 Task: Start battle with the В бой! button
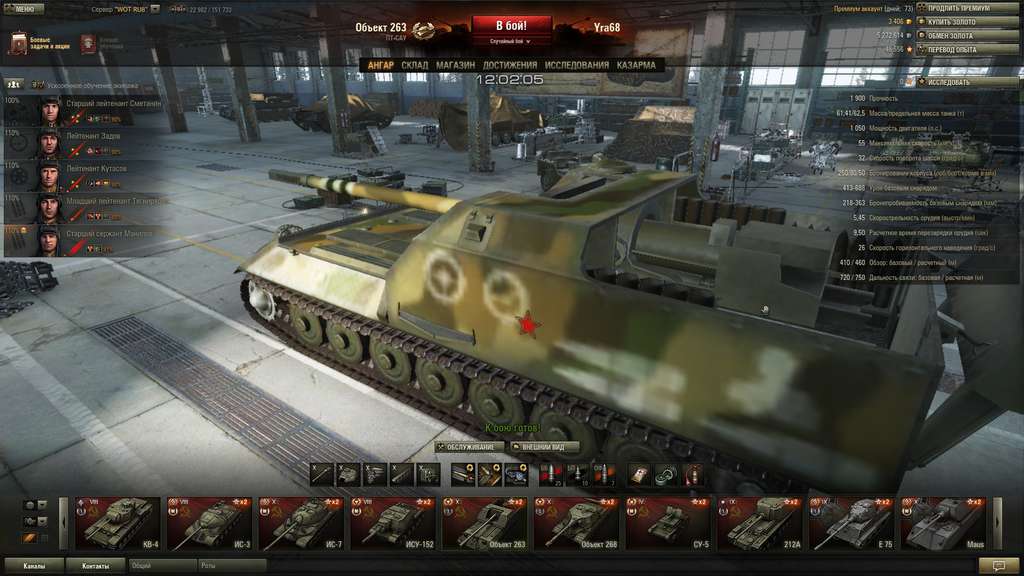(x=511, y=25)
